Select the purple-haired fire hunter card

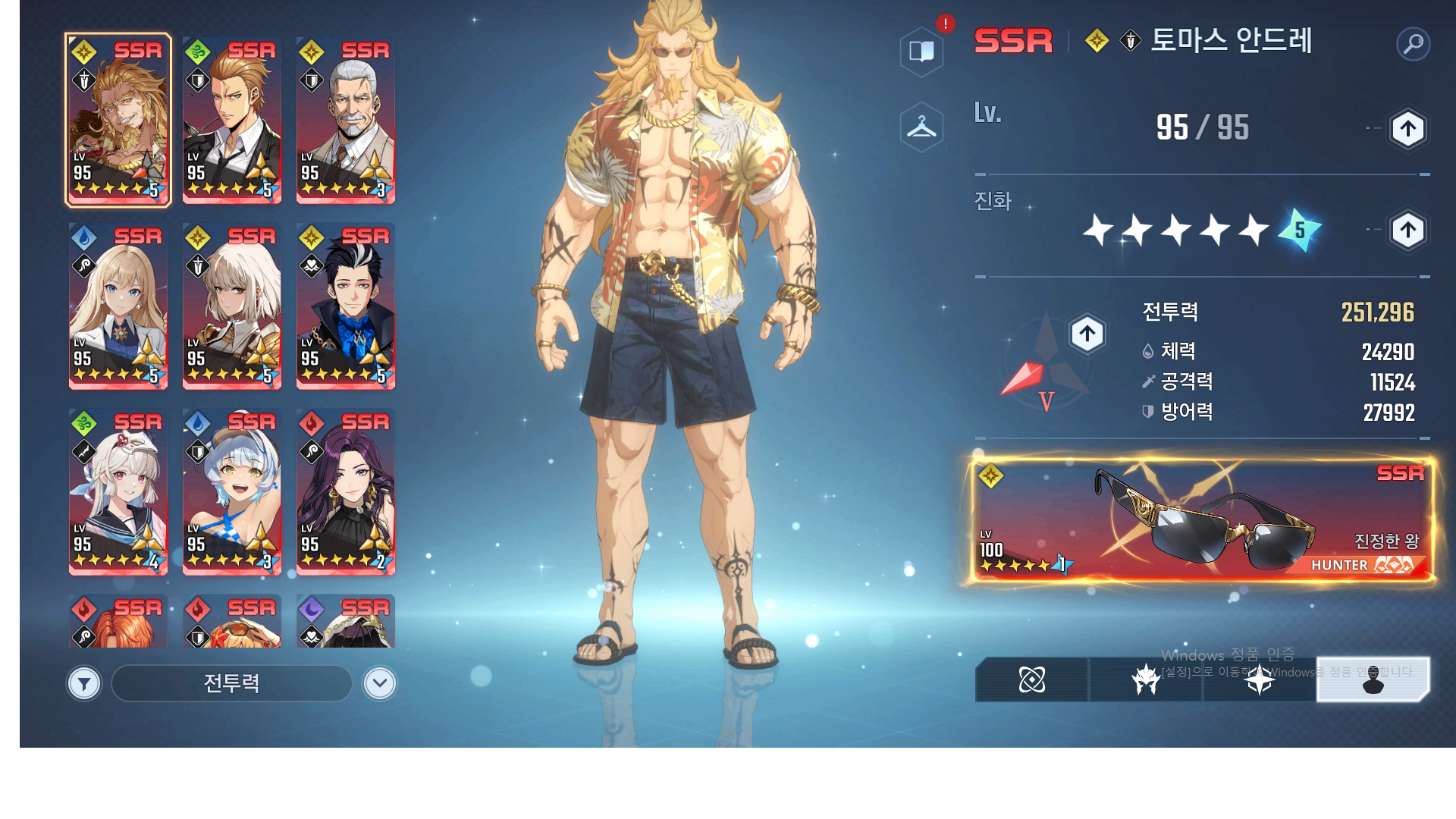[x=345, y=491]
